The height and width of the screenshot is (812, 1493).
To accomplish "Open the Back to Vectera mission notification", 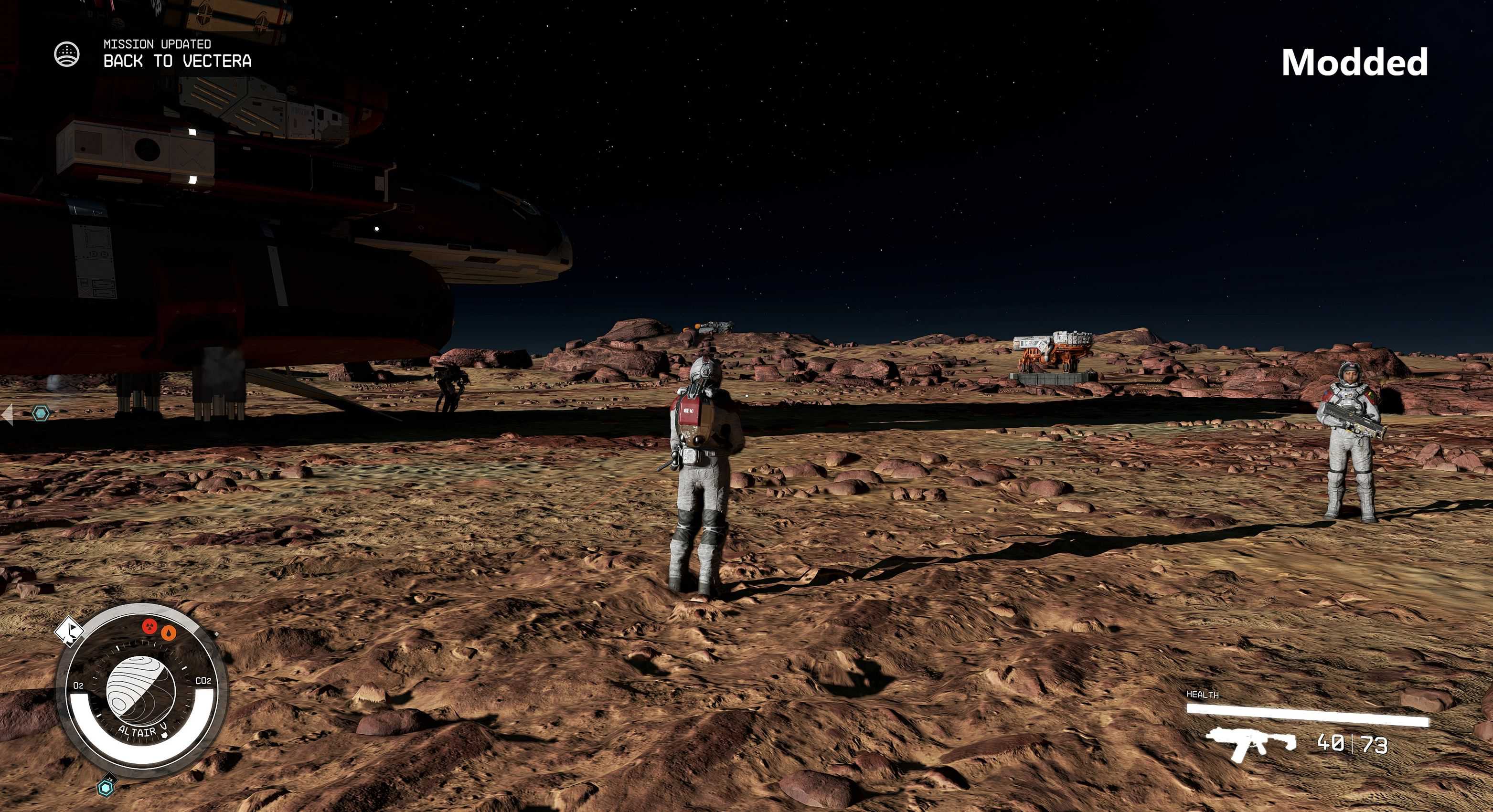I will point(177,60).
